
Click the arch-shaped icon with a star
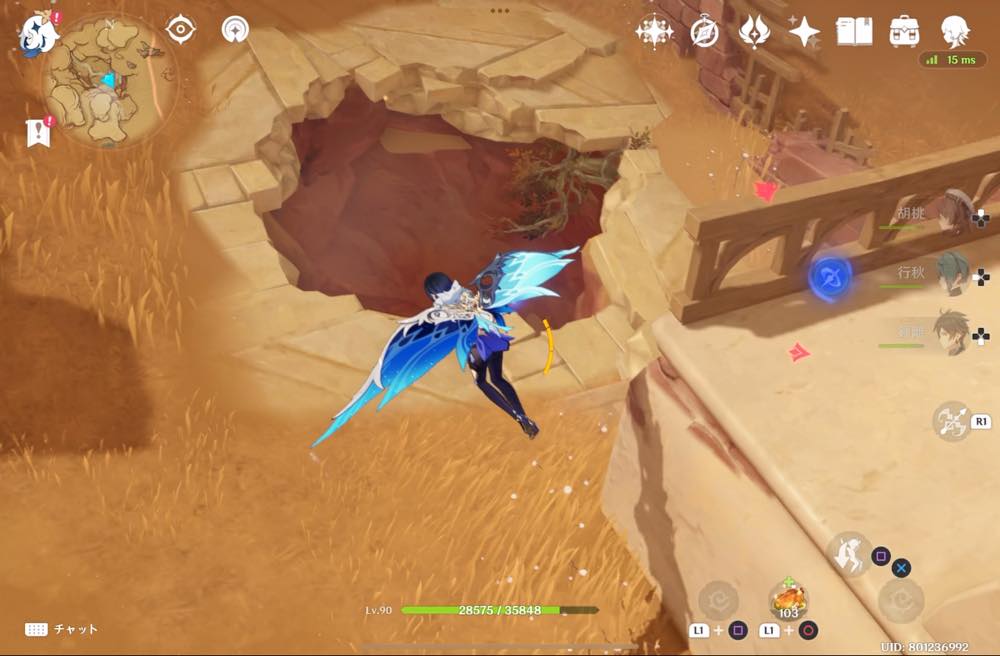235,29
